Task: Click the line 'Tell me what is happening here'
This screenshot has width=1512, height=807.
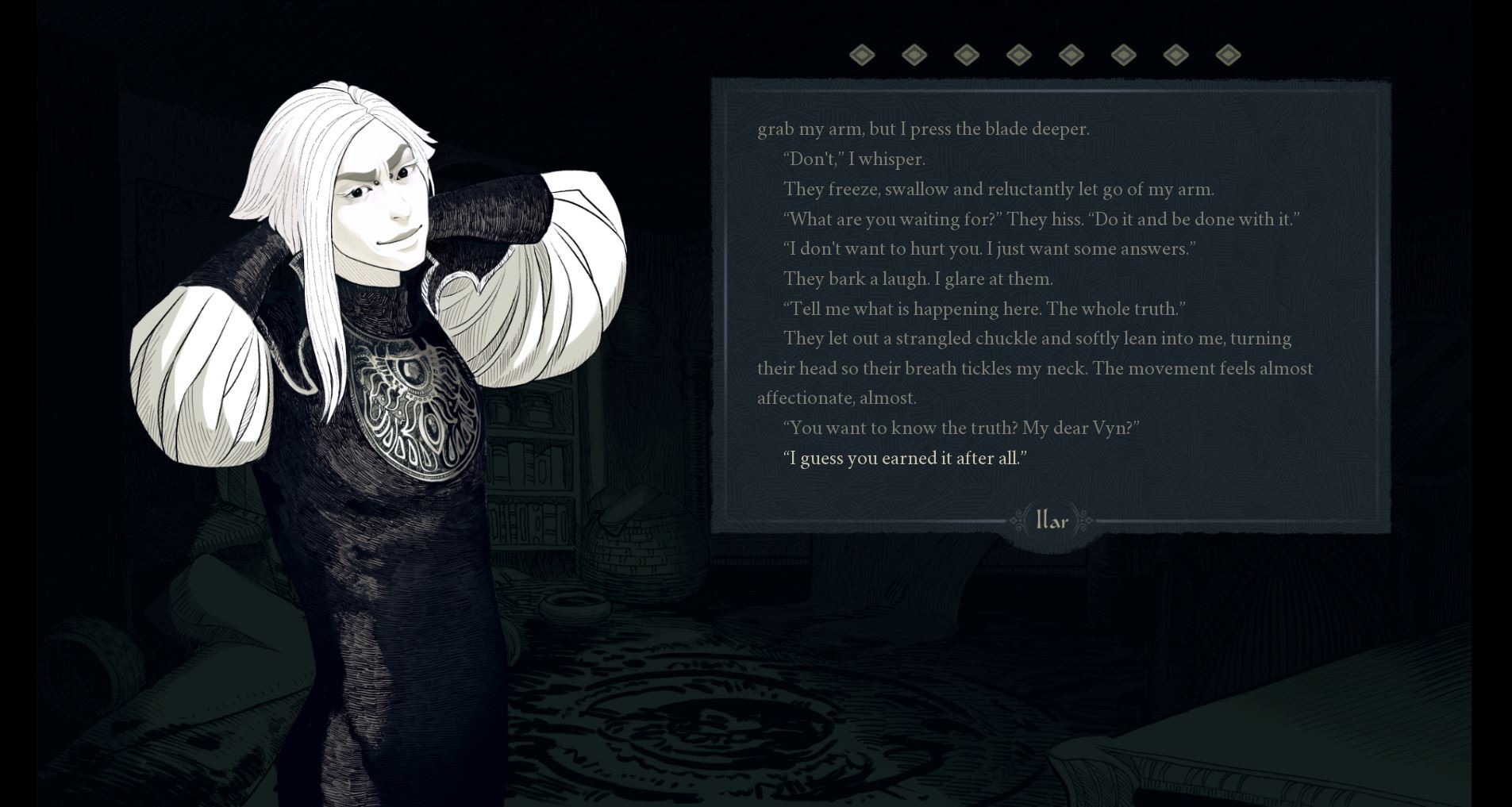Action: click(x=986, y=309)
